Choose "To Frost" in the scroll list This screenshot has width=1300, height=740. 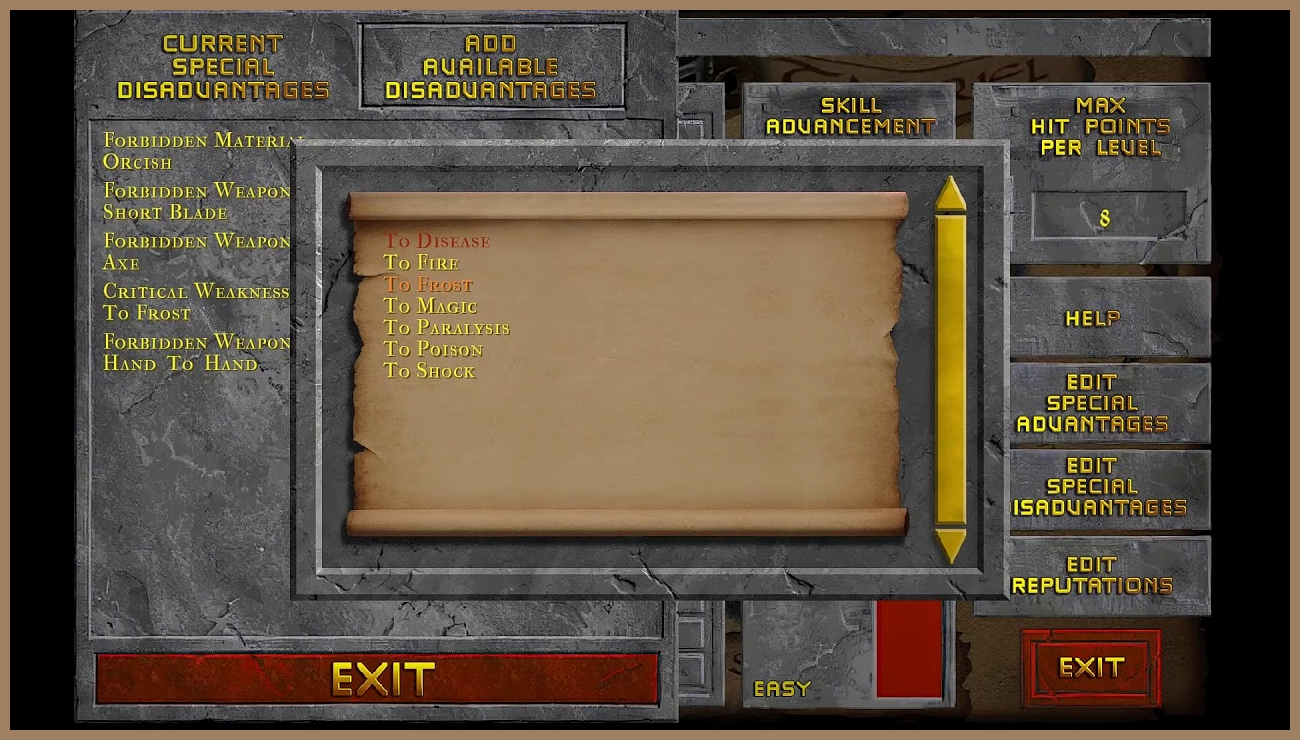428,284
